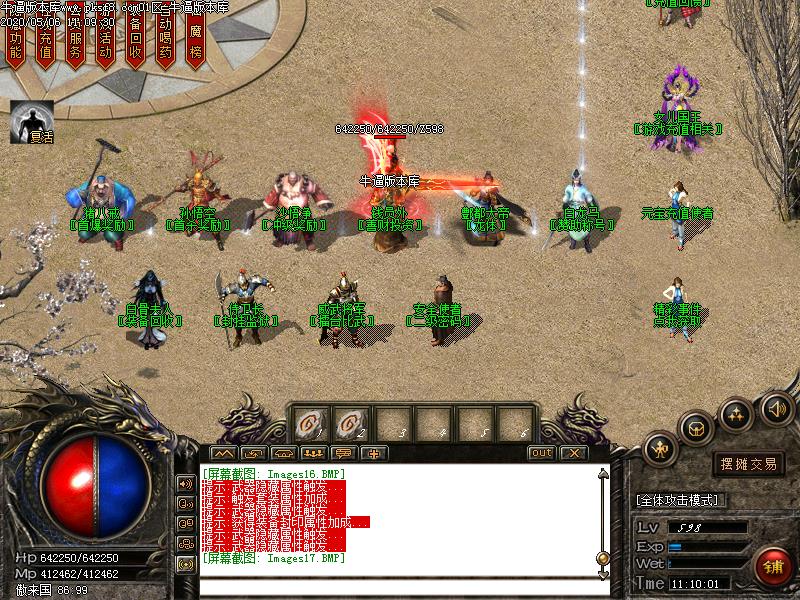This screenshot has width=800, height=600.
Task: Open the 服务 services banner
Action: (x=75, y=43)
